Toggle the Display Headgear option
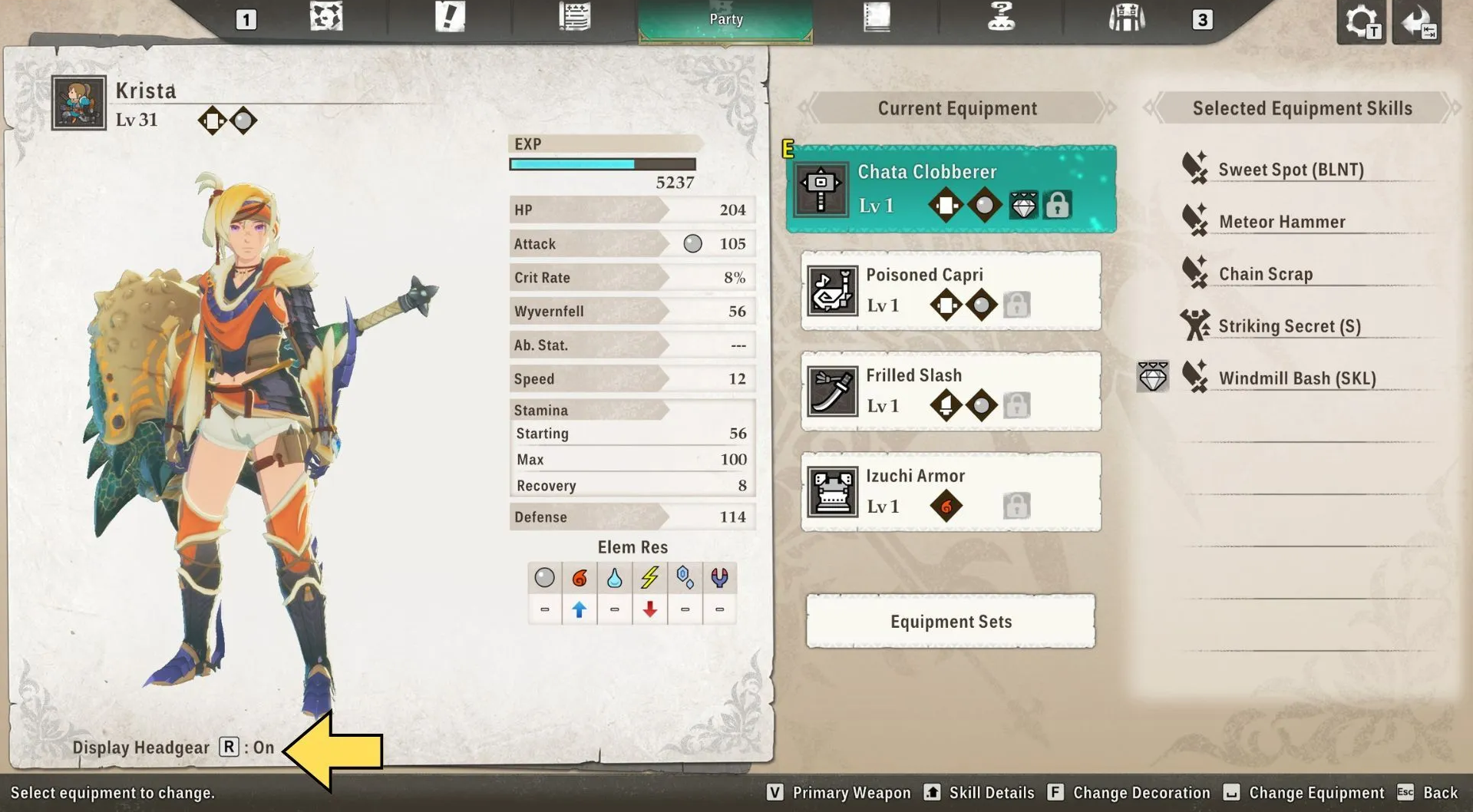Image resolution: width=1473 pixels, height=812 pixels. (173, 748)
